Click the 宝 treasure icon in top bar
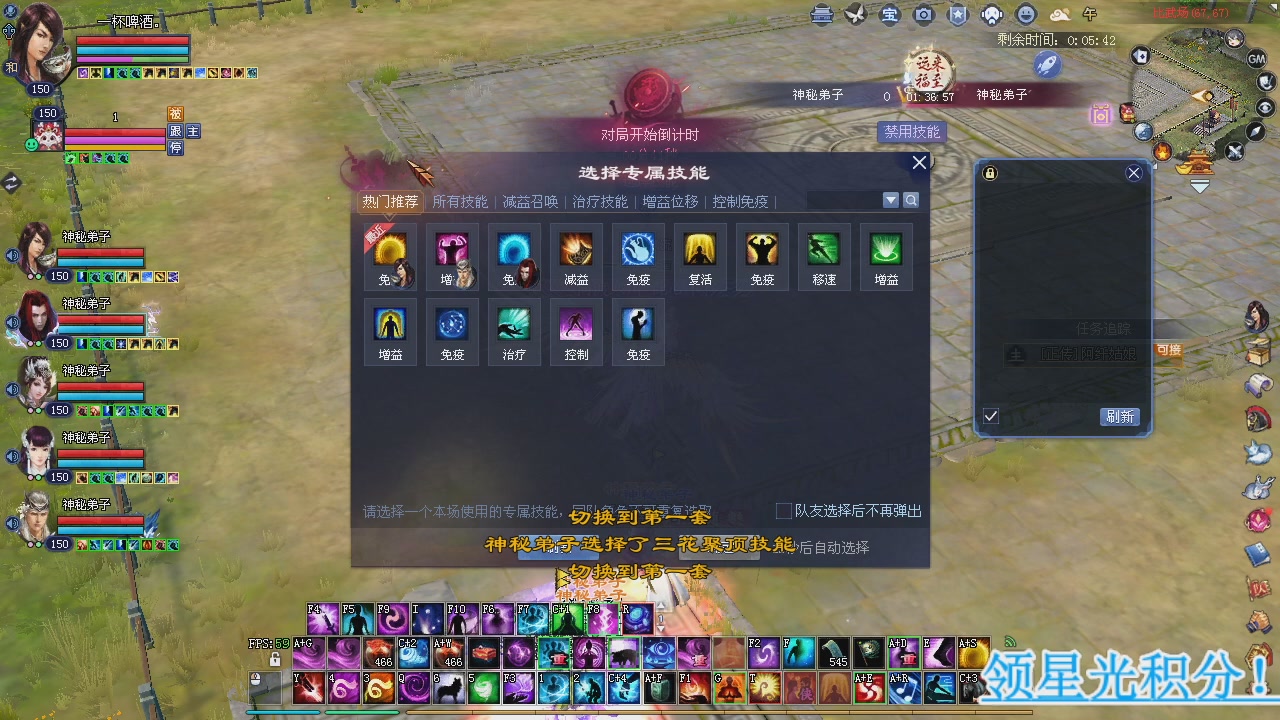Image resolution: width=1280 pixels, height=720 pixels. point(889,15)
